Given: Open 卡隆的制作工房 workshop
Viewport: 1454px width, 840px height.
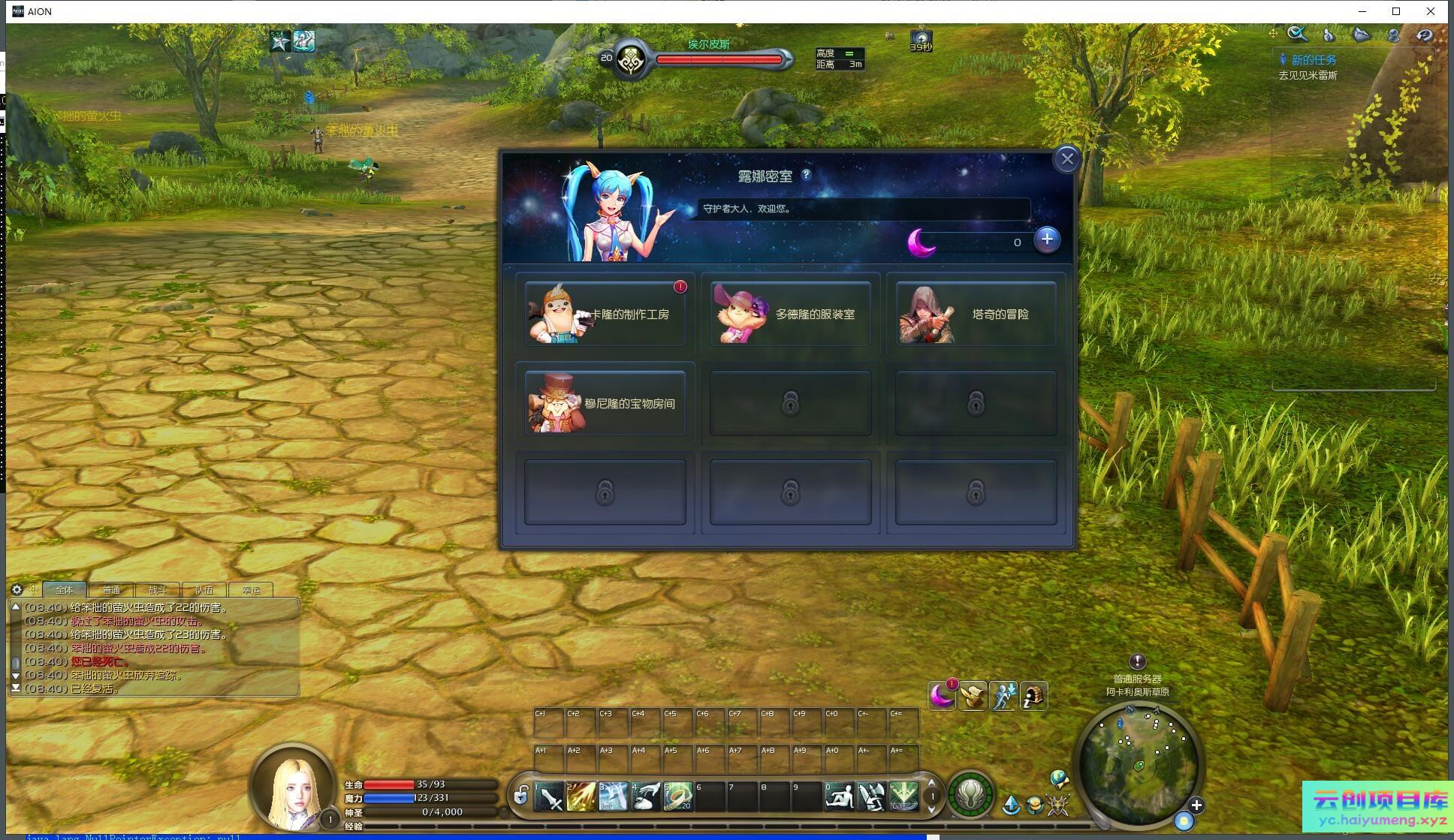Looking at the screenshot, I should 605,315.
